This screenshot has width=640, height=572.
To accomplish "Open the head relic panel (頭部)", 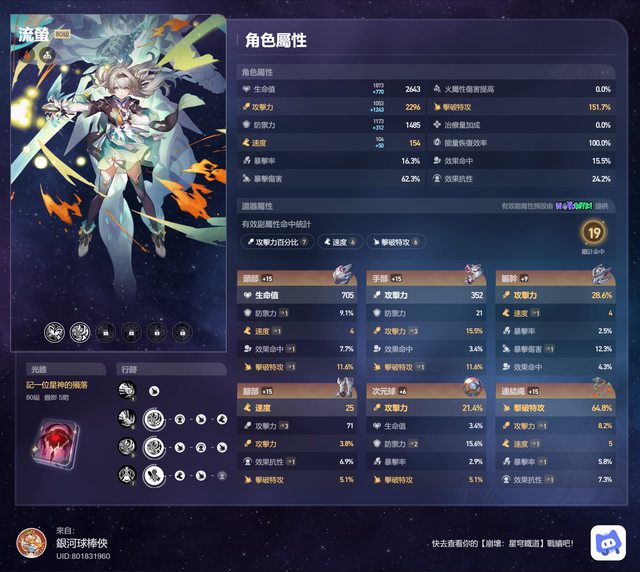I will pos(297,278).
